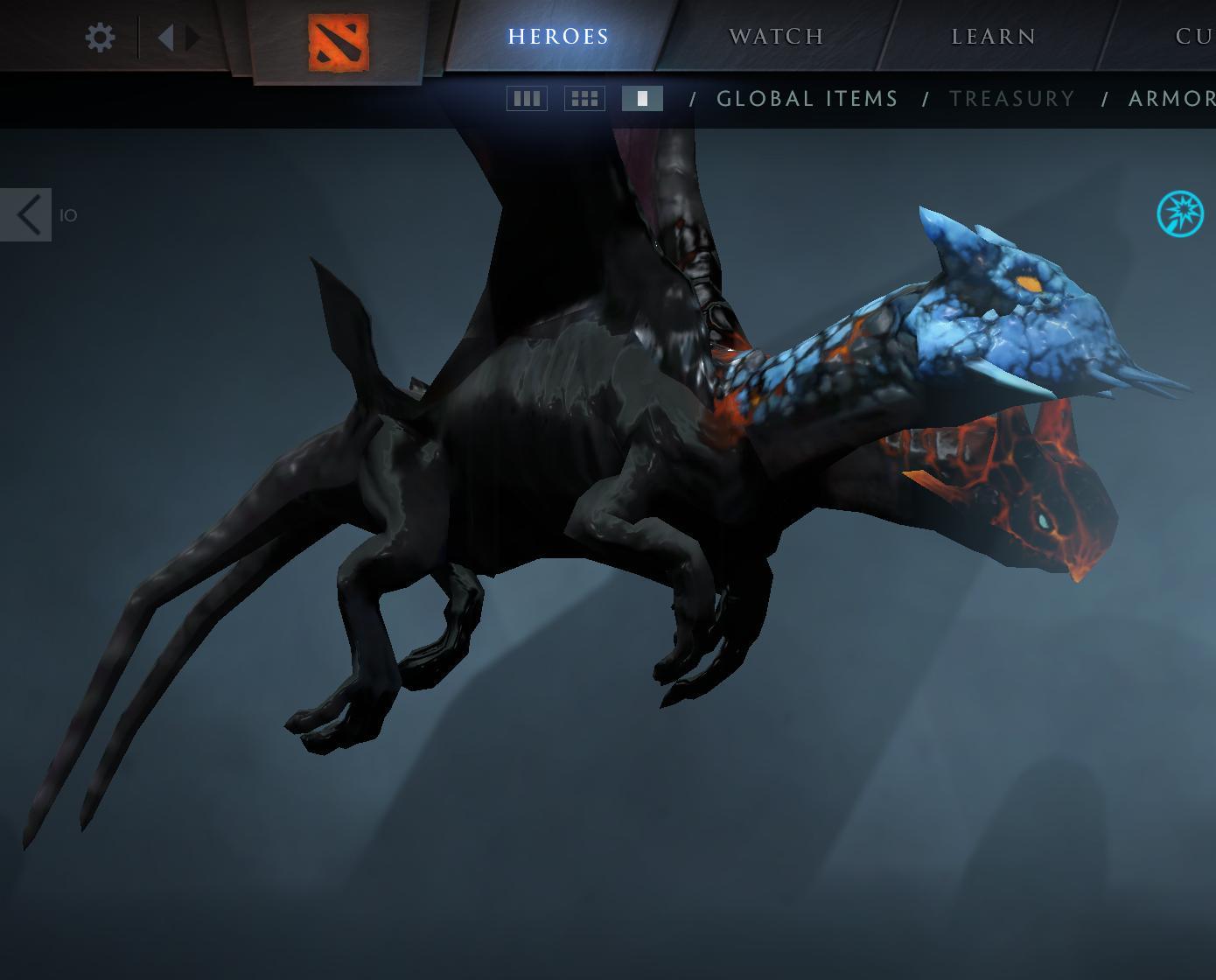This screenshot has width=1216, height=980.
Task: Open the Watch tab
Action: [x=776, y=37]
